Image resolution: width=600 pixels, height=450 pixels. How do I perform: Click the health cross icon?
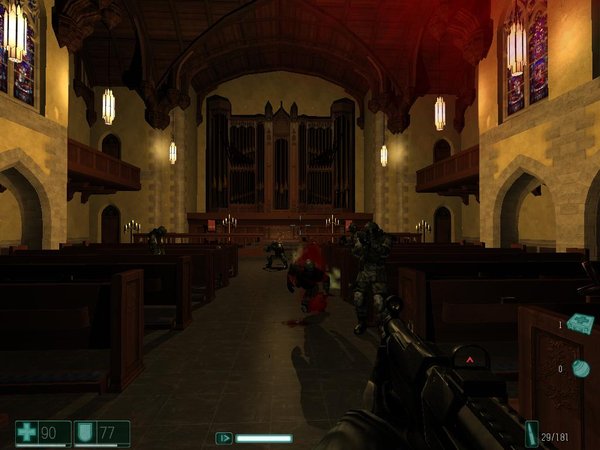[x=27, y=432]
